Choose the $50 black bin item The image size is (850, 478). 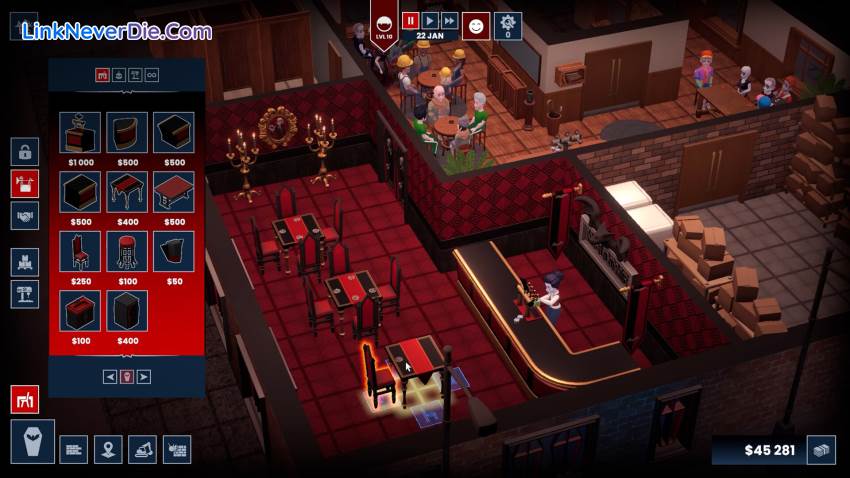tap(174, 250)
